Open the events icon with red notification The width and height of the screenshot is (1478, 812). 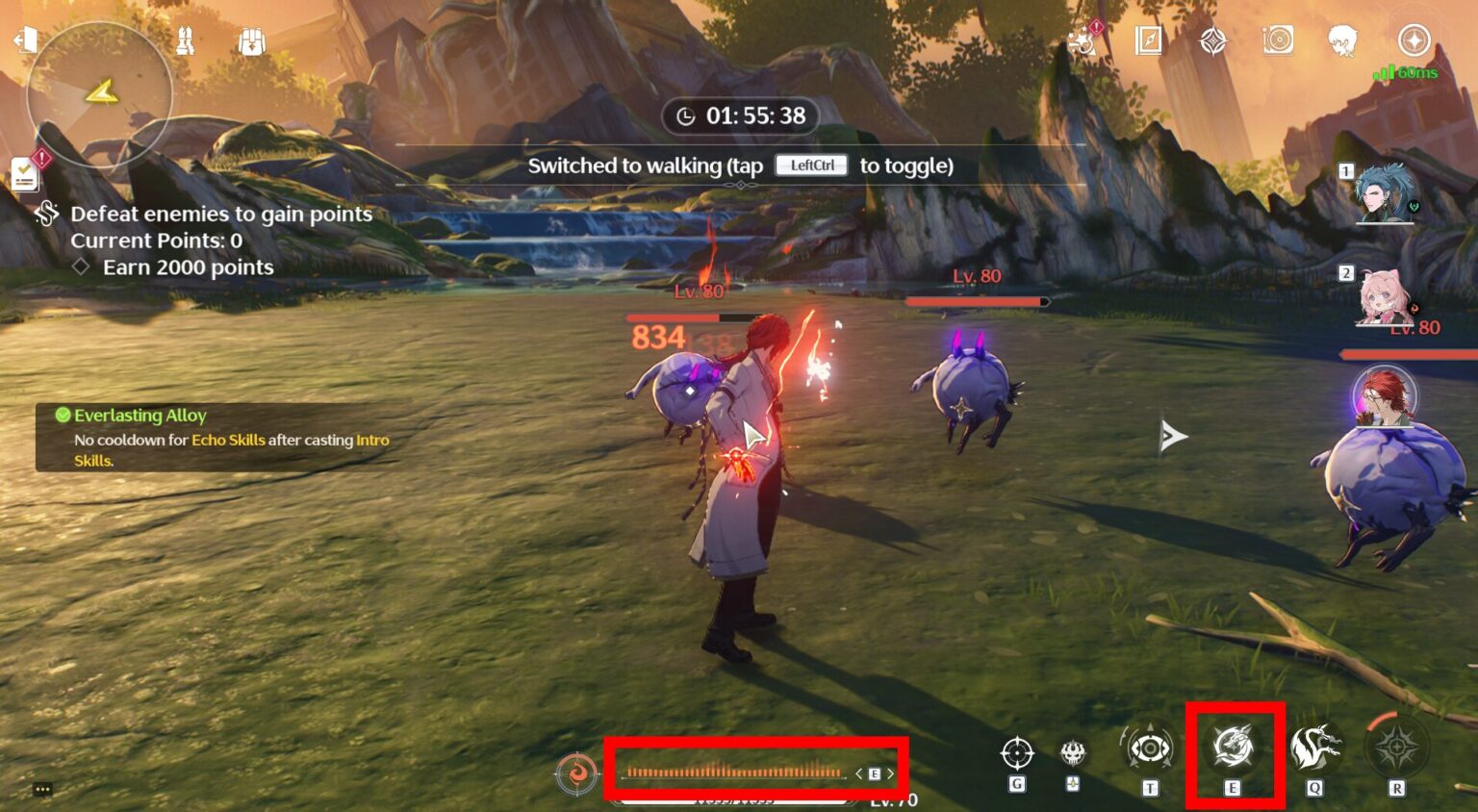[x=1082, y=42]
